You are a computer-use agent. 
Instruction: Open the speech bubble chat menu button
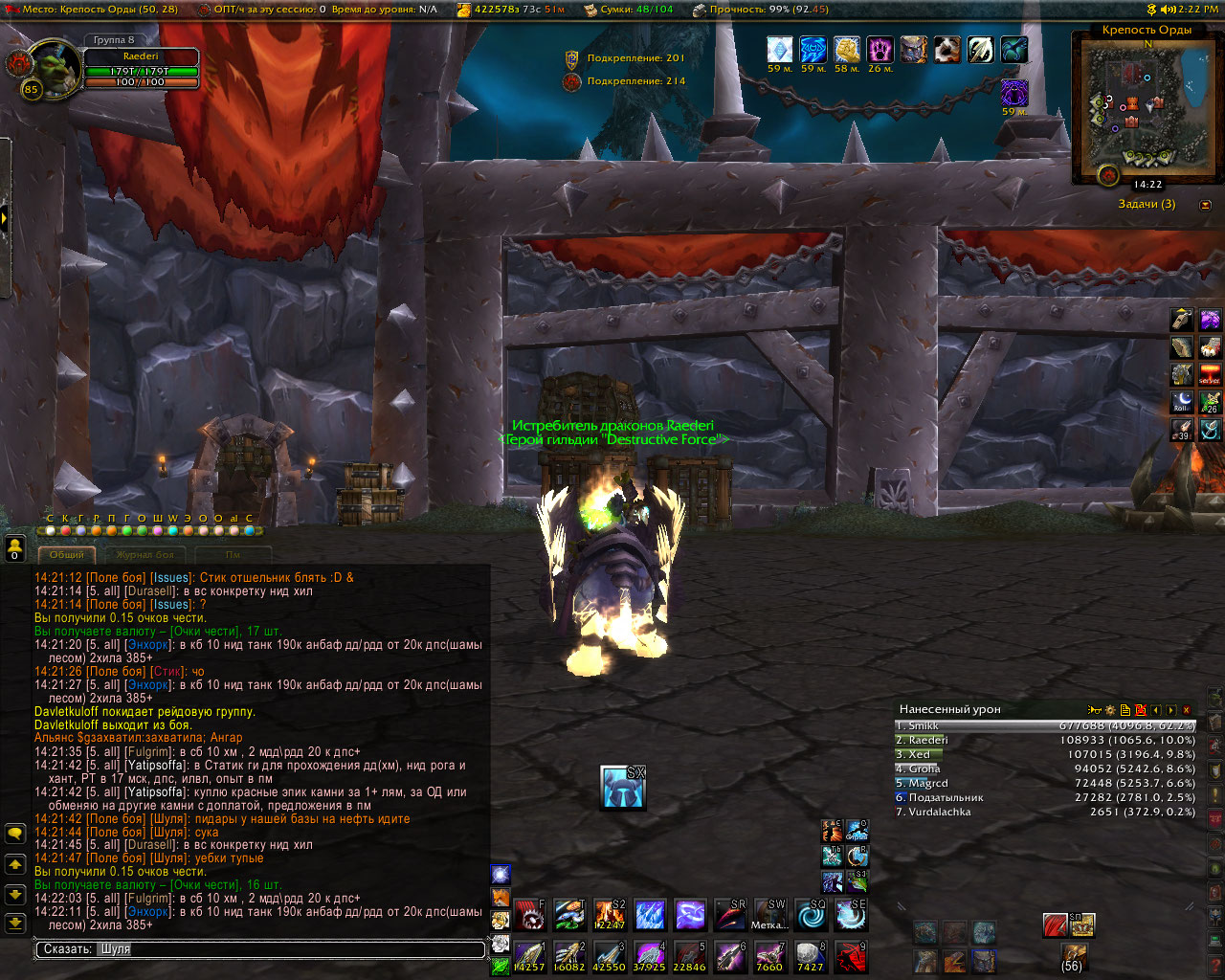(15, 834)
